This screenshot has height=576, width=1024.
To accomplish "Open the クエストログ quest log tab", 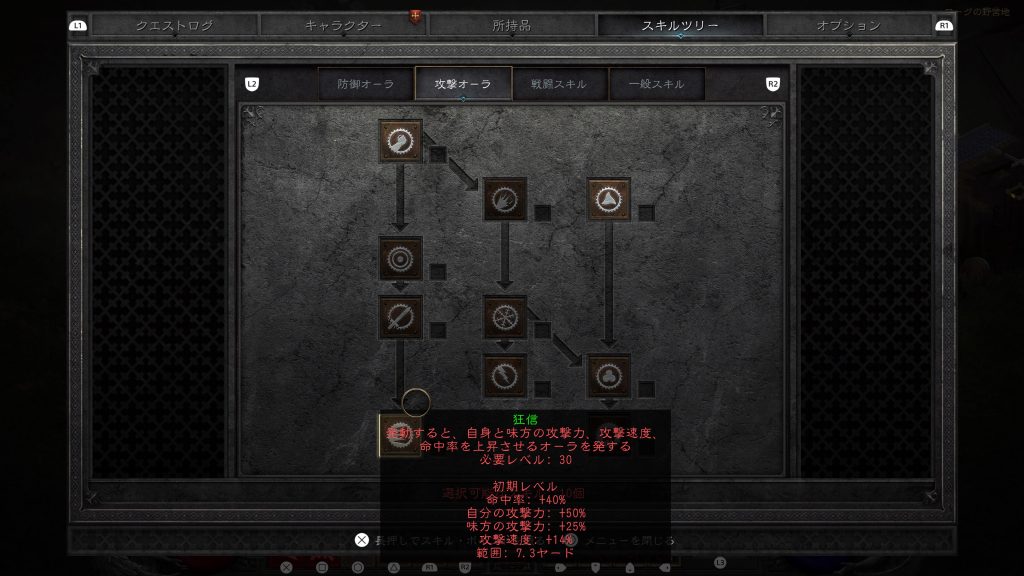I will tap(174, 26).
